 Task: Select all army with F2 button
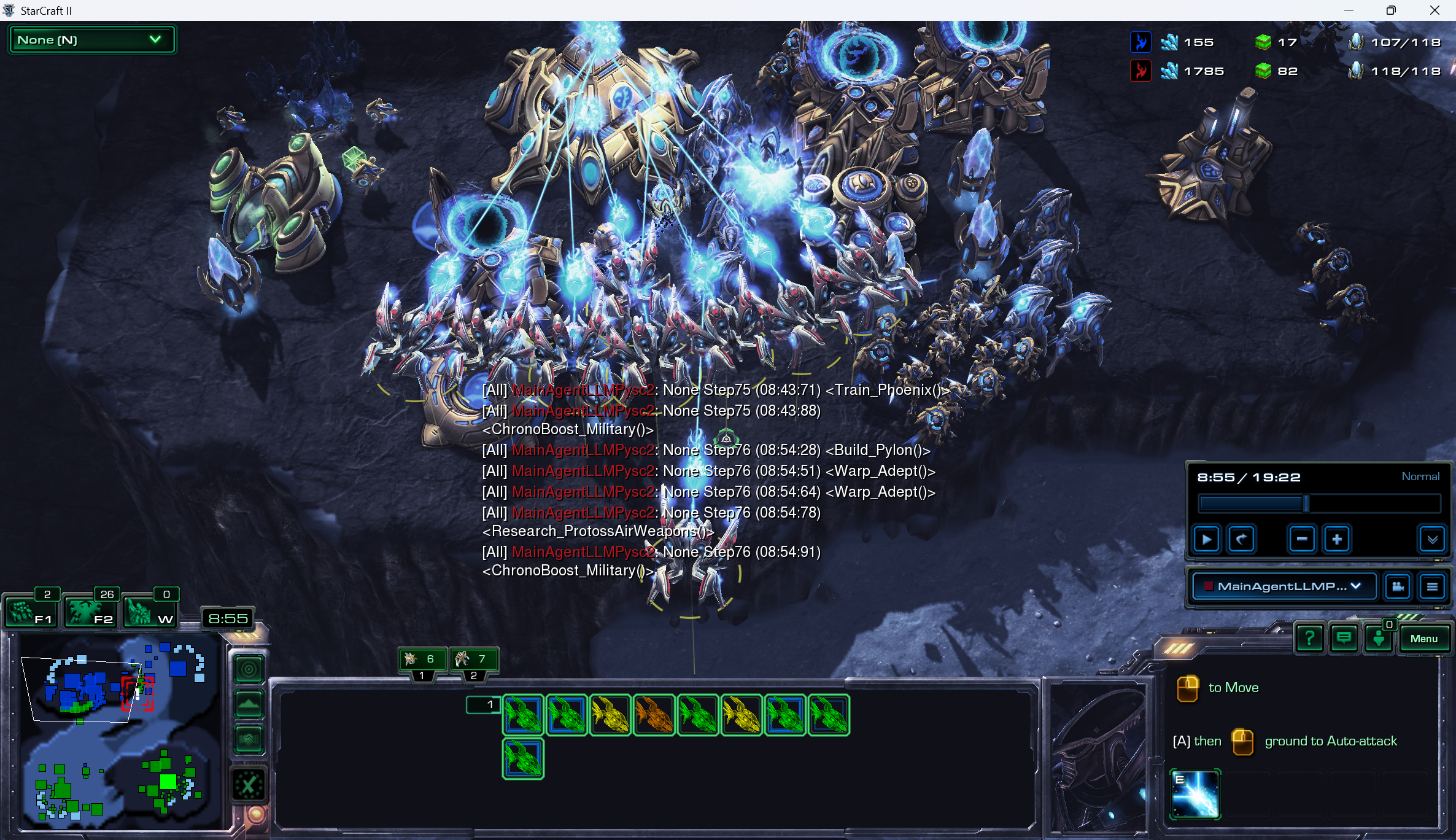91,612
